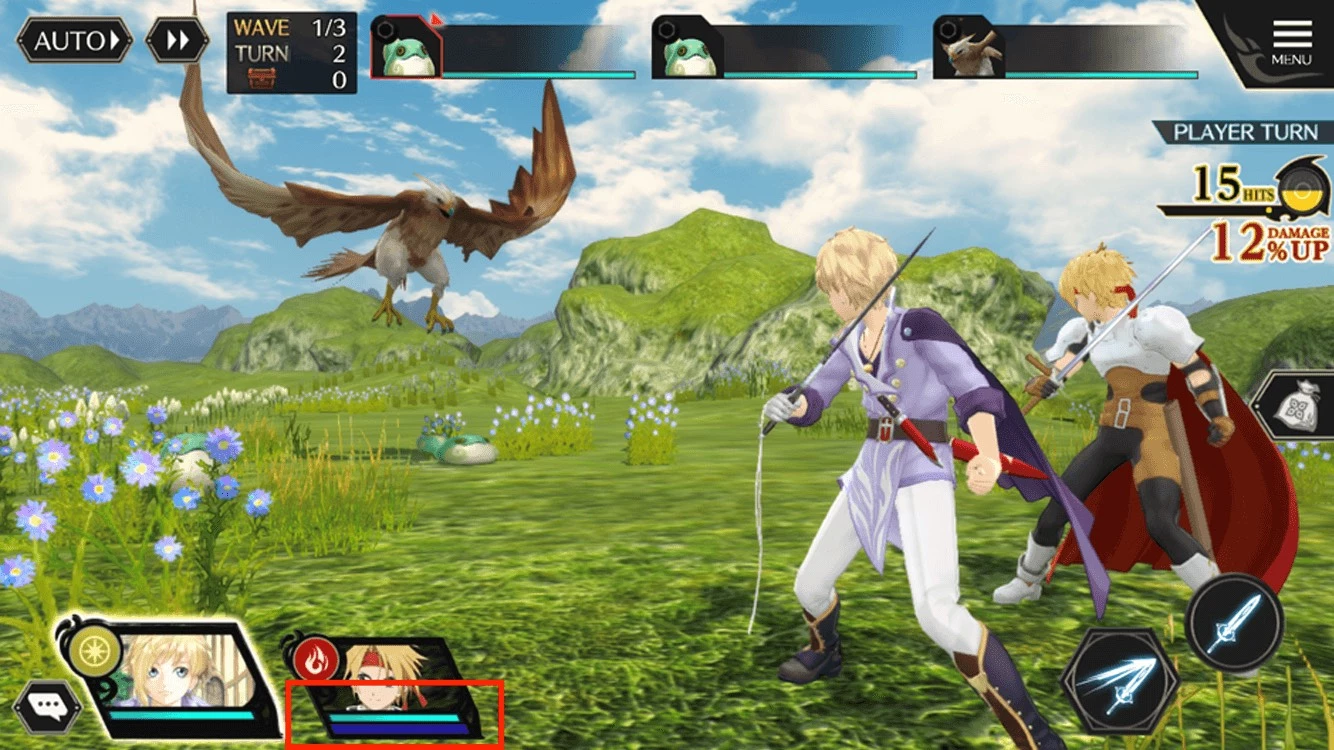Use the single sword attack skill
The width and height of the screenshot is (1334, 750).
click(x=1233, y=623)
